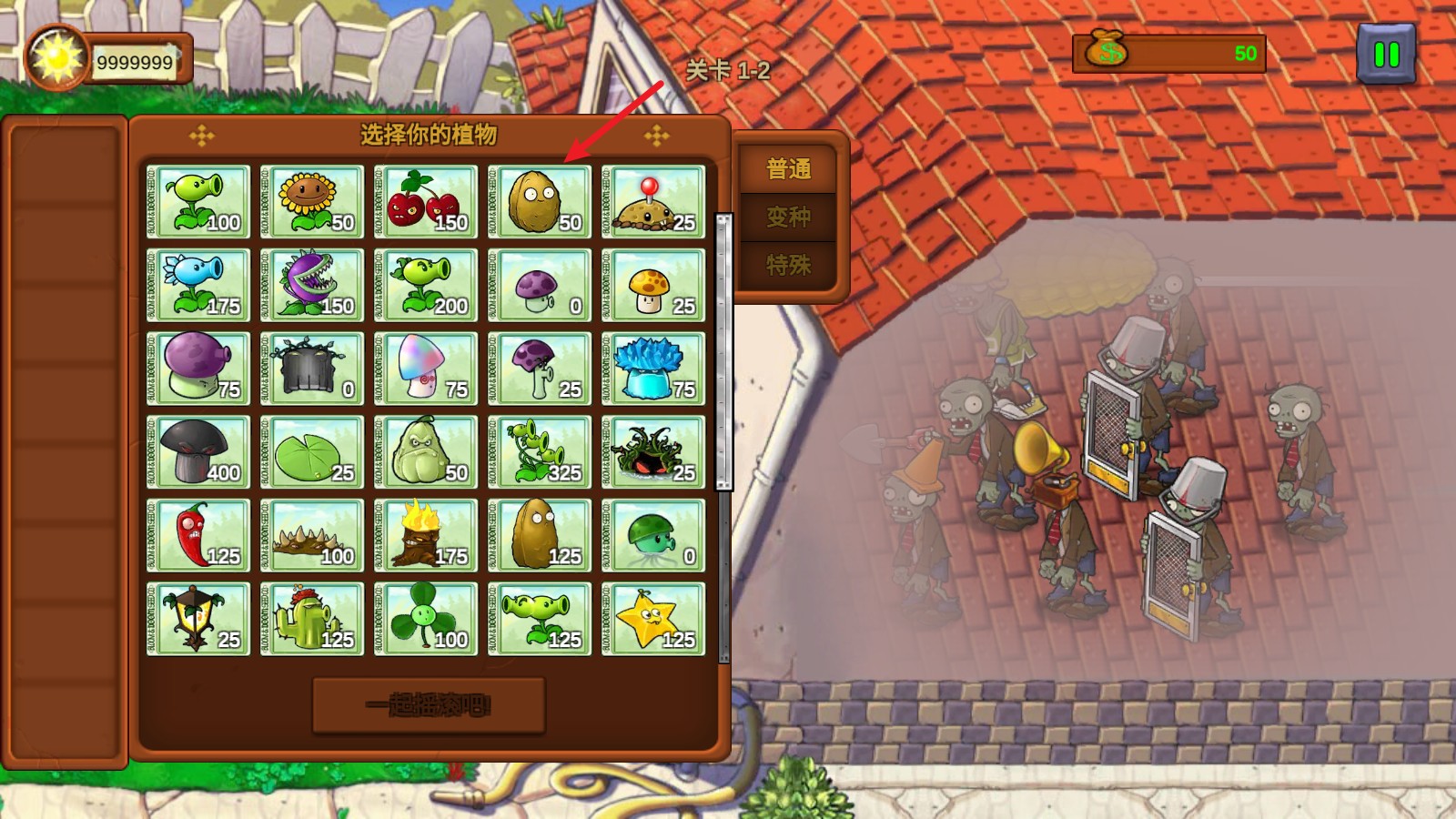Pause the game with the green button
The width and height of the screenshot is (1456, 819).
(x=1386, y=55)
